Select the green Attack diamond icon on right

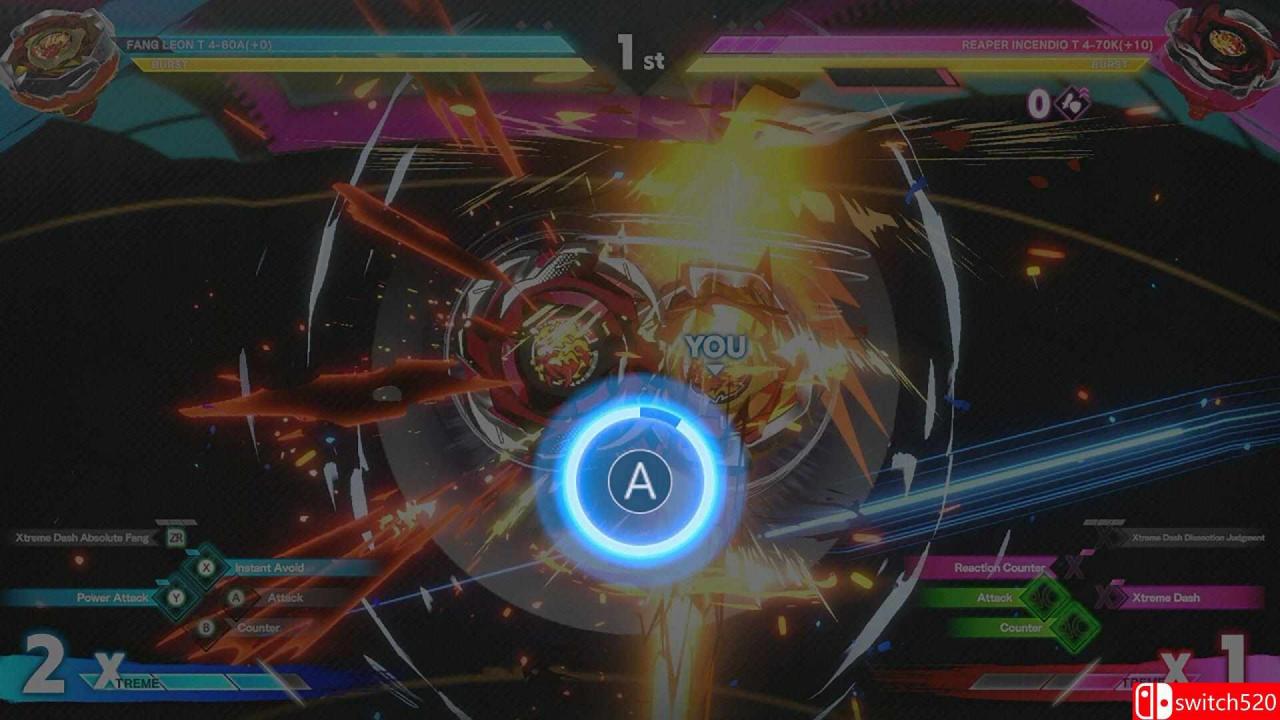(1046, 594)
